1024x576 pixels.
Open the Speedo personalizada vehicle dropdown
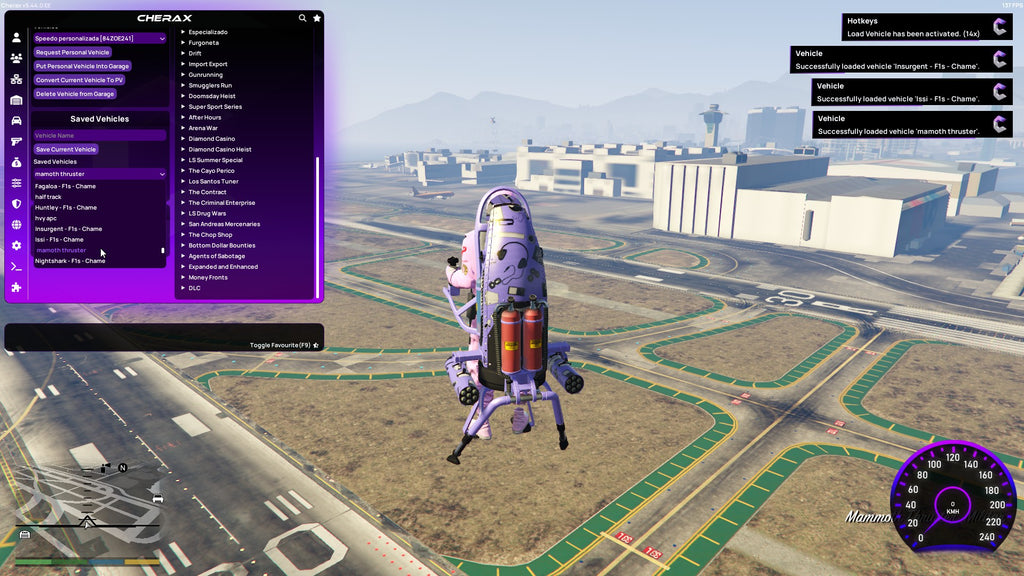(x=99, y=38)
